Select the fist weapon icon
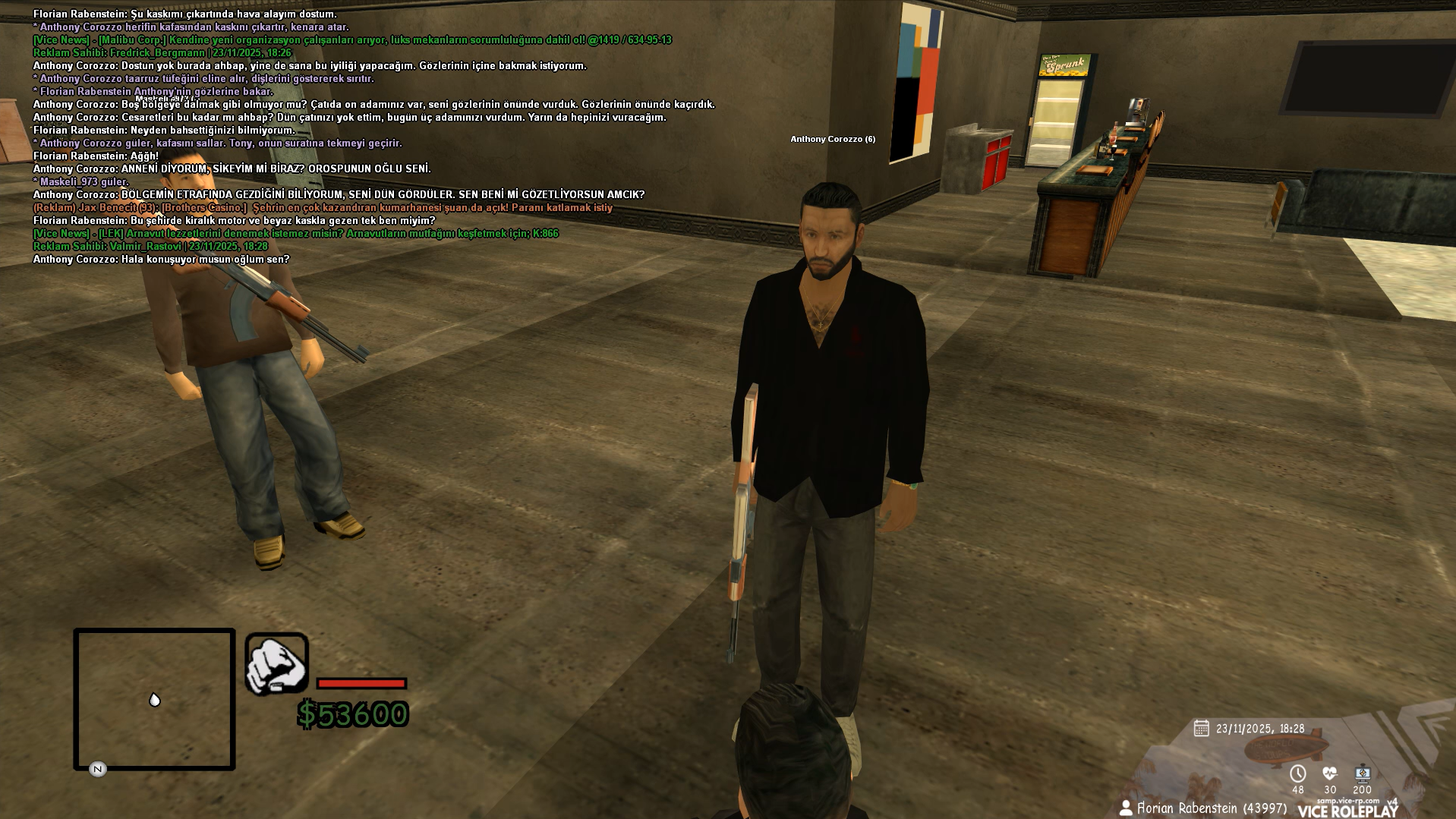 (x=276, y=664)
